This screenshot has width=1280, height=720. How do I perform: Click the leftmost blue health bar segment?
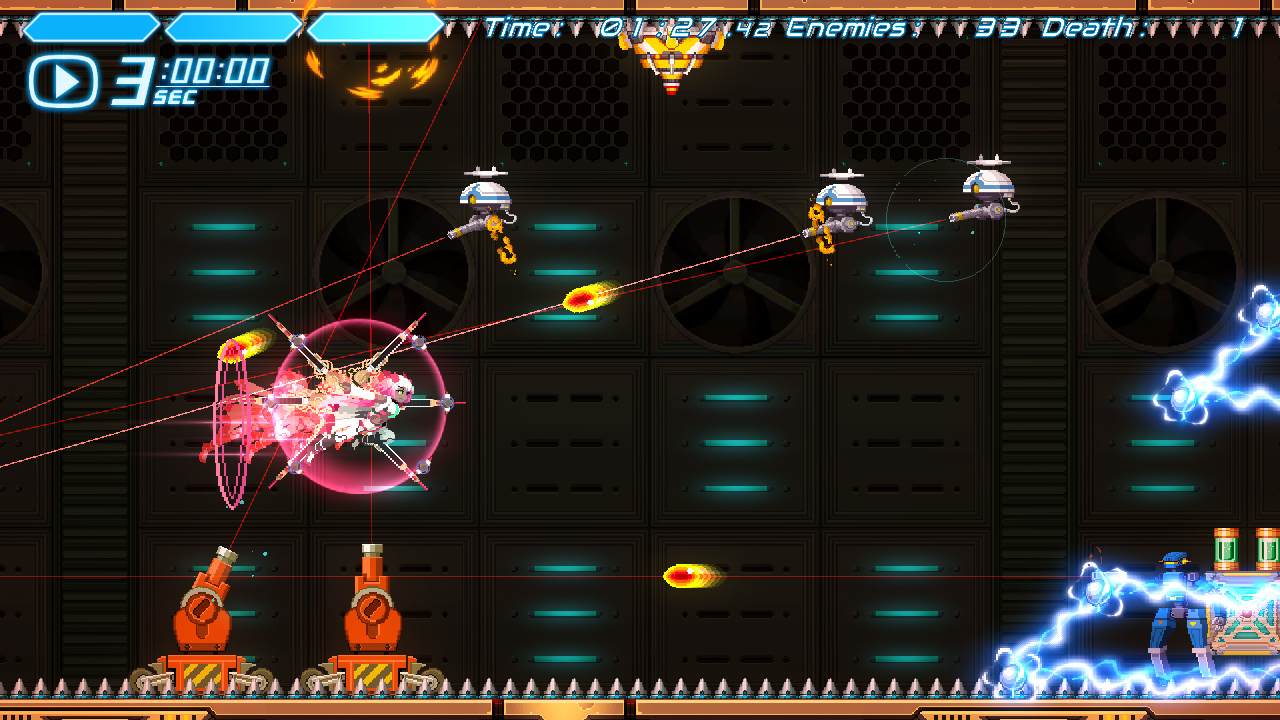[90, 25]
